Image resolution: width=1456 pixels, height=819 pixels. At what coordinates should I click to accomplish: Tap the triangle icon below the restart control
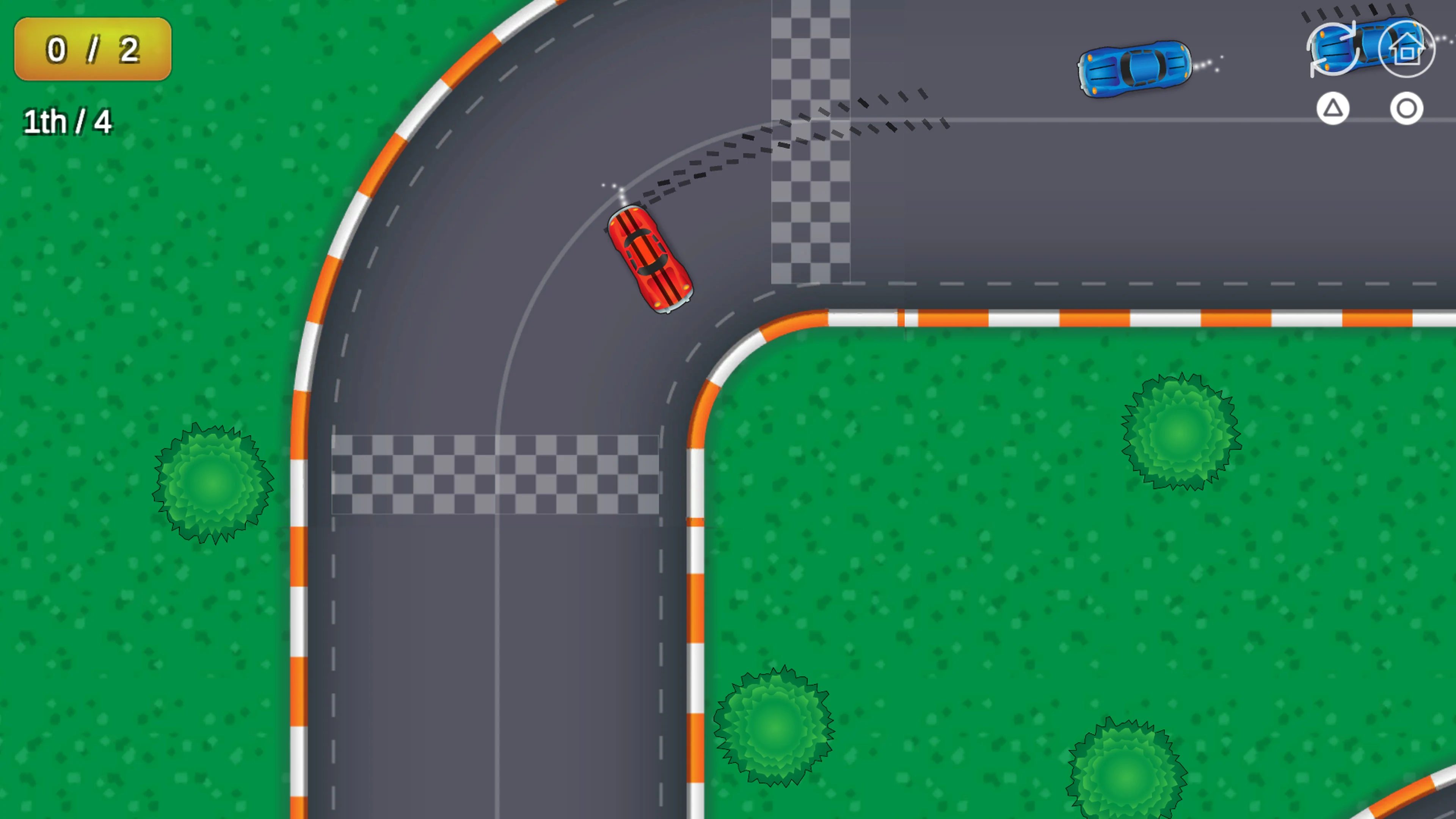point(1334,108)
